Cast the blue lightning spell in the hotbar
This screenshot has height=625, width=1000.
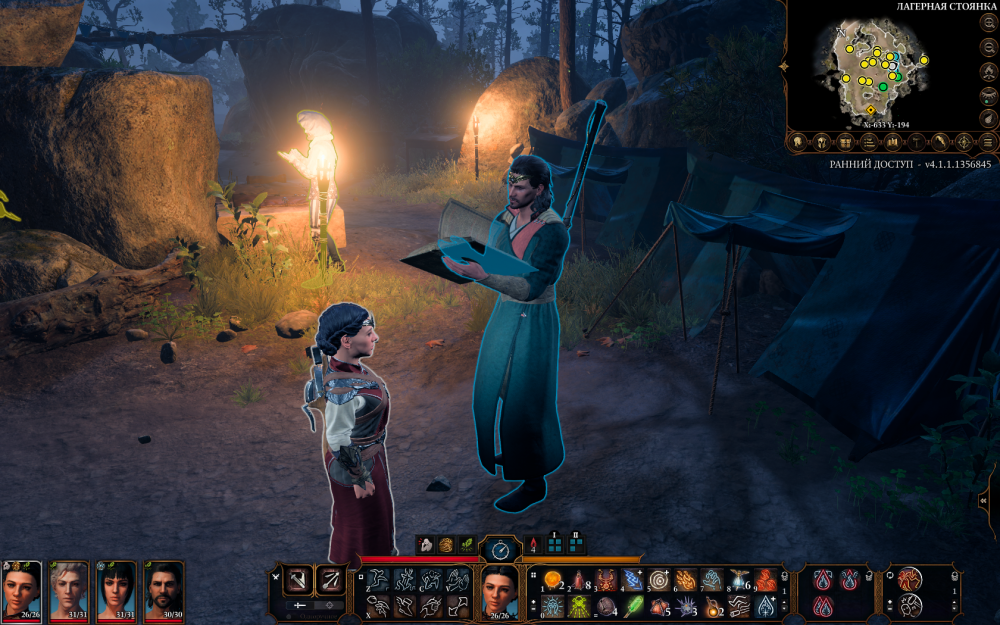click(x=632, y=580)
